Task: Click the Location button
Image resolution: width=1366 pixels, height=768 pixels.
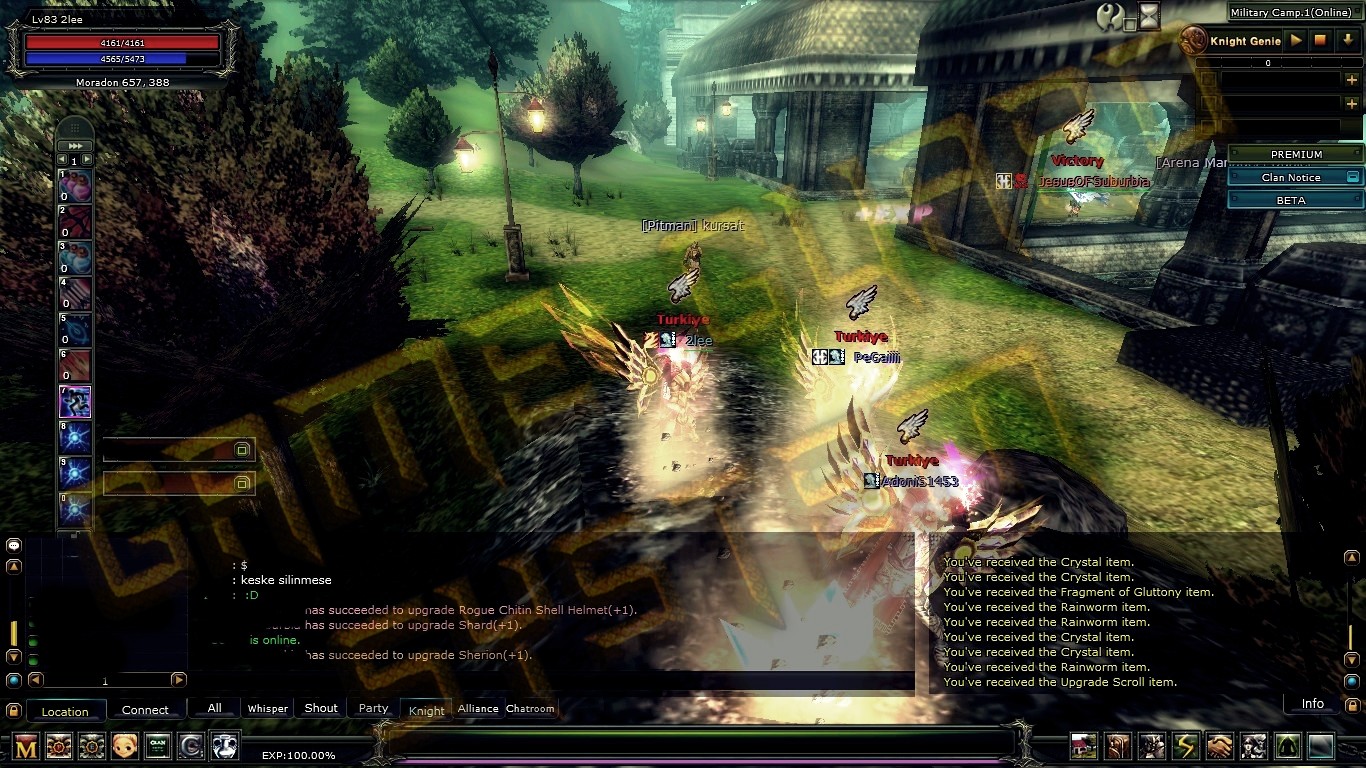Action: 65,711
